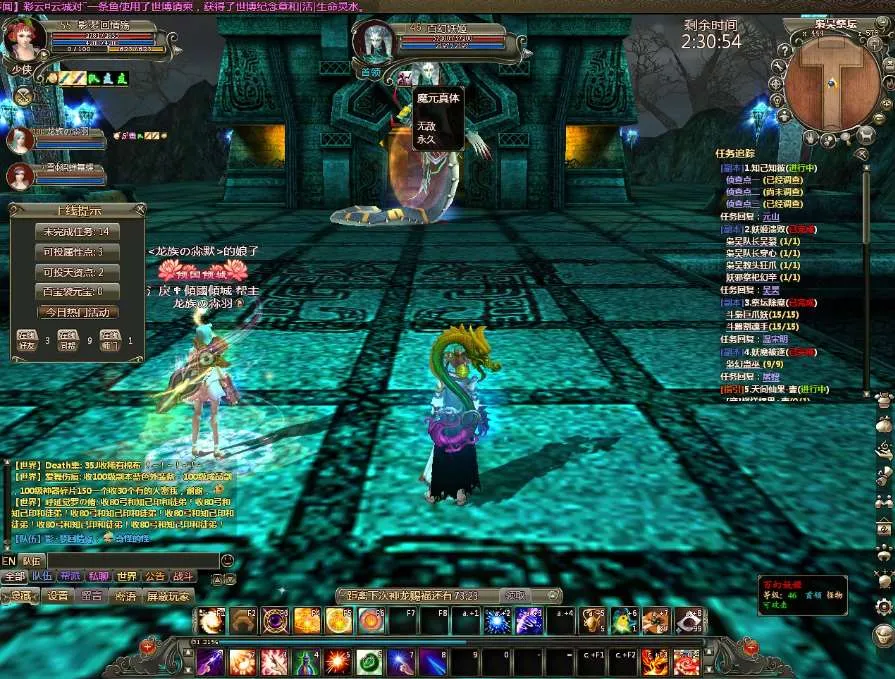Switch chat to the 世界 world tab
The image size is (895, 679).
[x=126, y=577]
